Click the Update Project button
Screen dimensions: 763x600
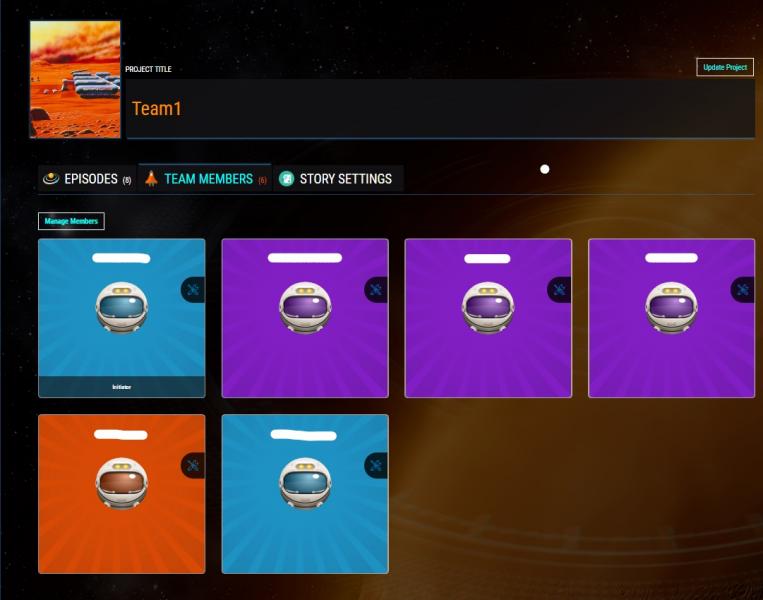click(x=725, y=67)
